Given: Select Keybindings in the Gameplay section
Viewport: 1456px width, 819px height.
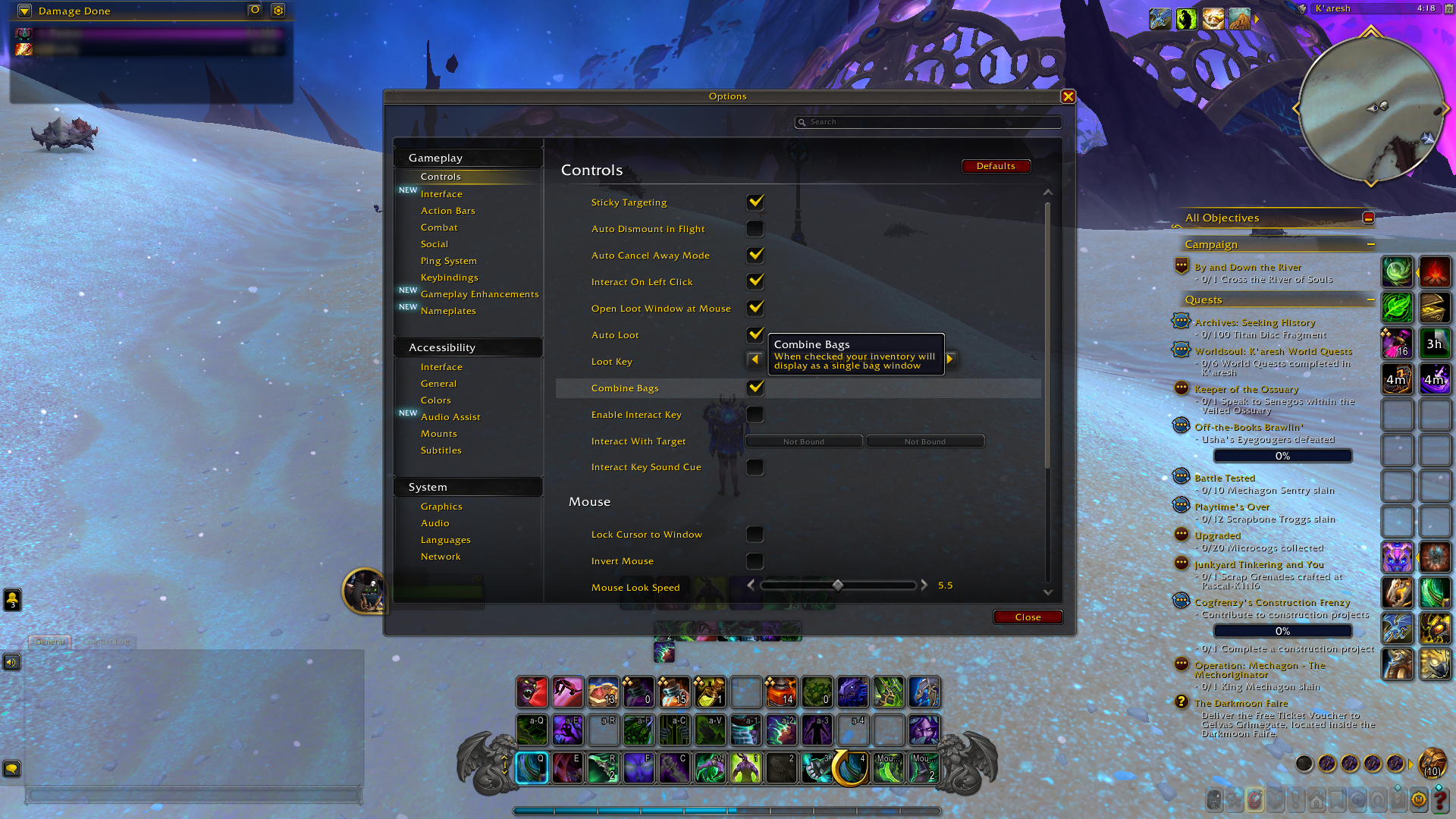Looking at the screenshot, I should pos(450,277).
